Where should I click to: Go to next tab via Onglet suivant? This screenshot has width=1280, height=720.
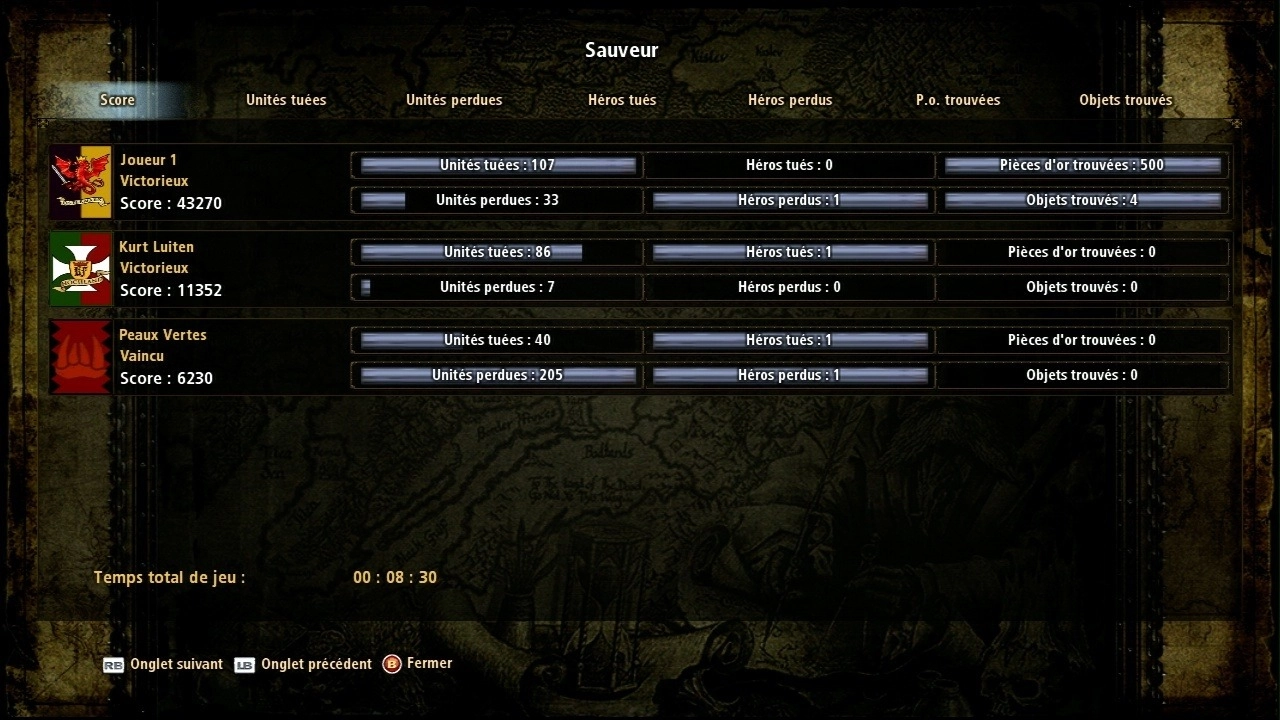click(x=163, y=665)
